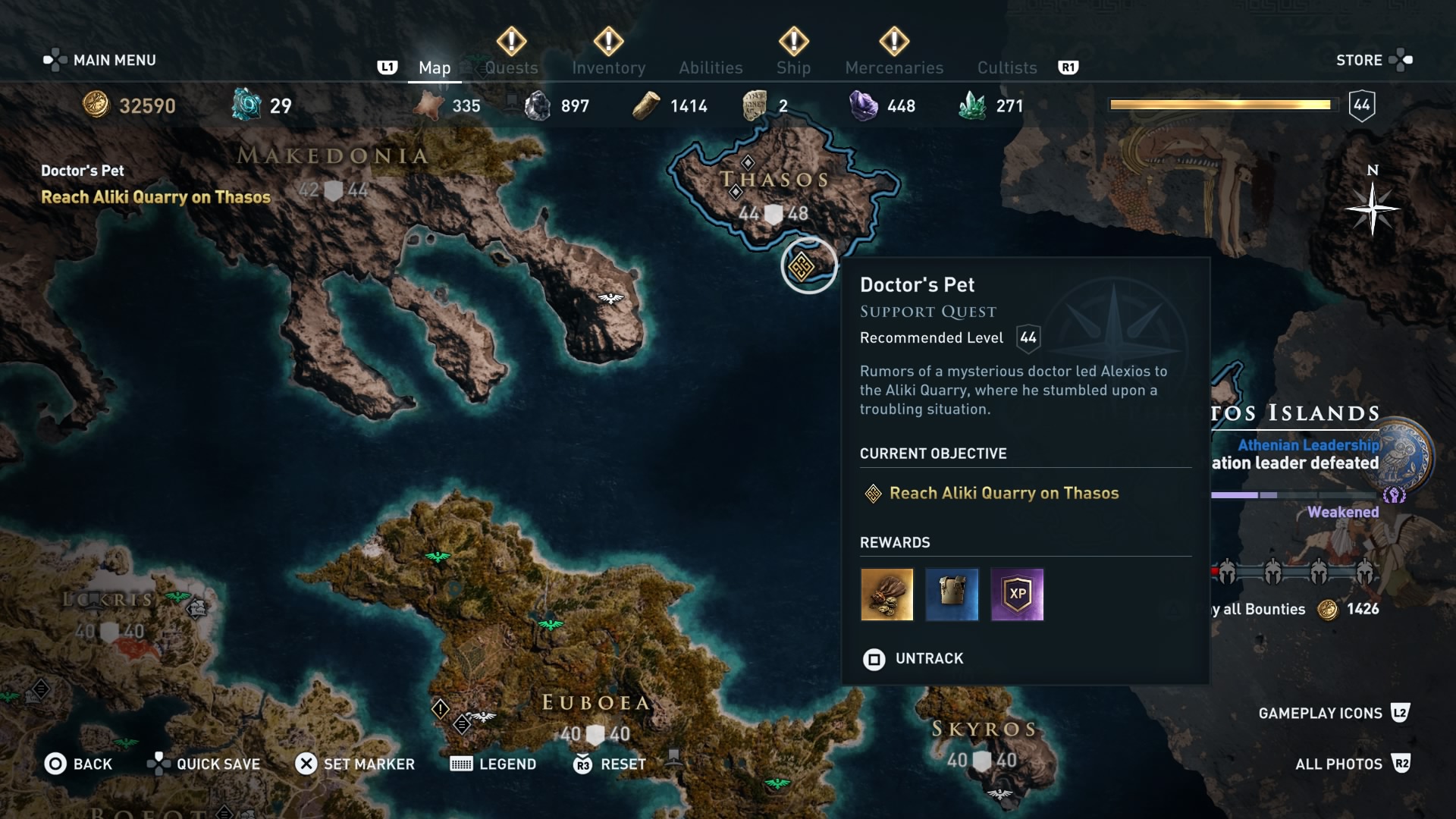This screenshot has height=819, width=1456.
Task: Click the XP reward icon in quest panel
Action: point(1017,595)
